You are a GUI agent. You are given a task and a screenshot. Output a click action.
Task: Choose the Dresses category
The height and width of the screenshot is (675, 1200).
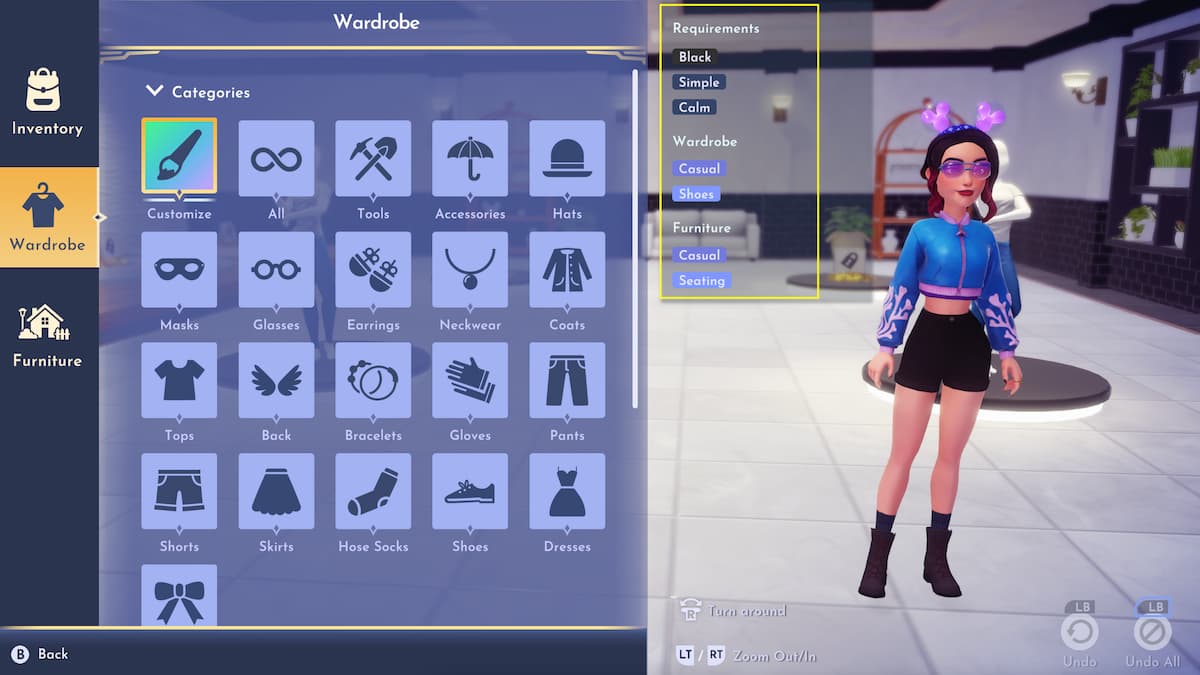point(567,491)
